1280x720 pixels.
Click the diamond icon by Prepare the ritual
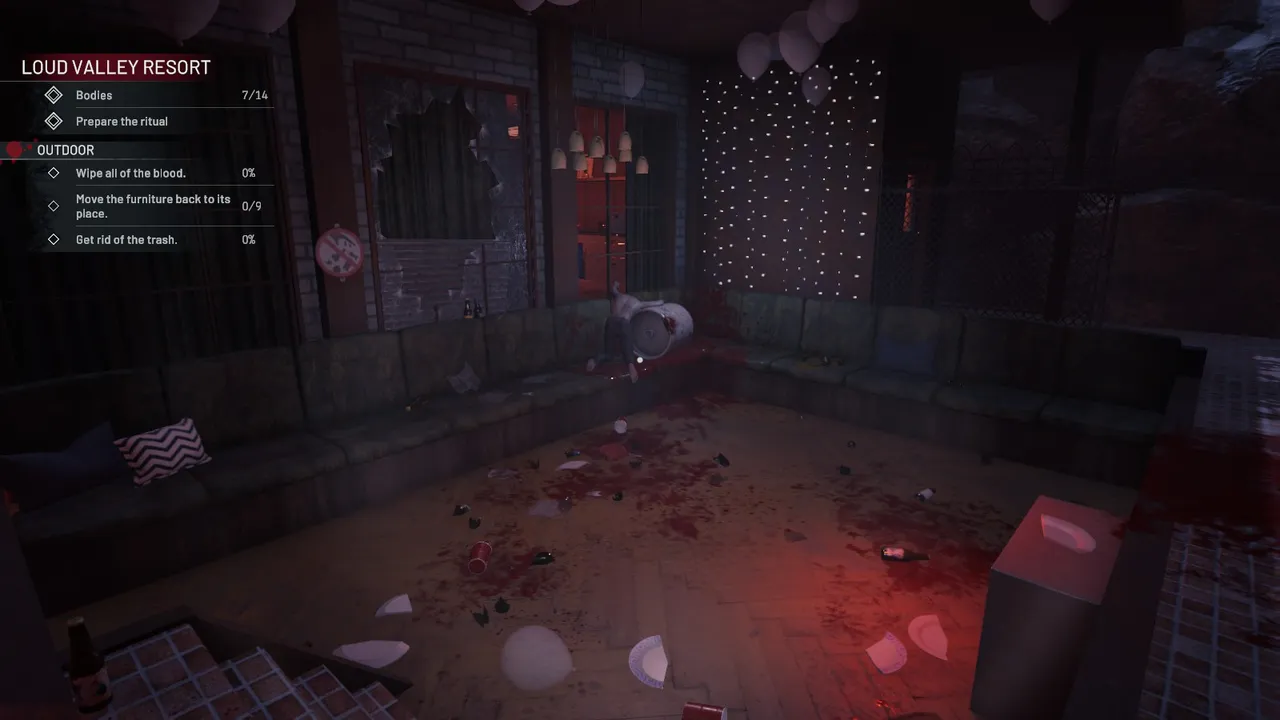point(55,121)
